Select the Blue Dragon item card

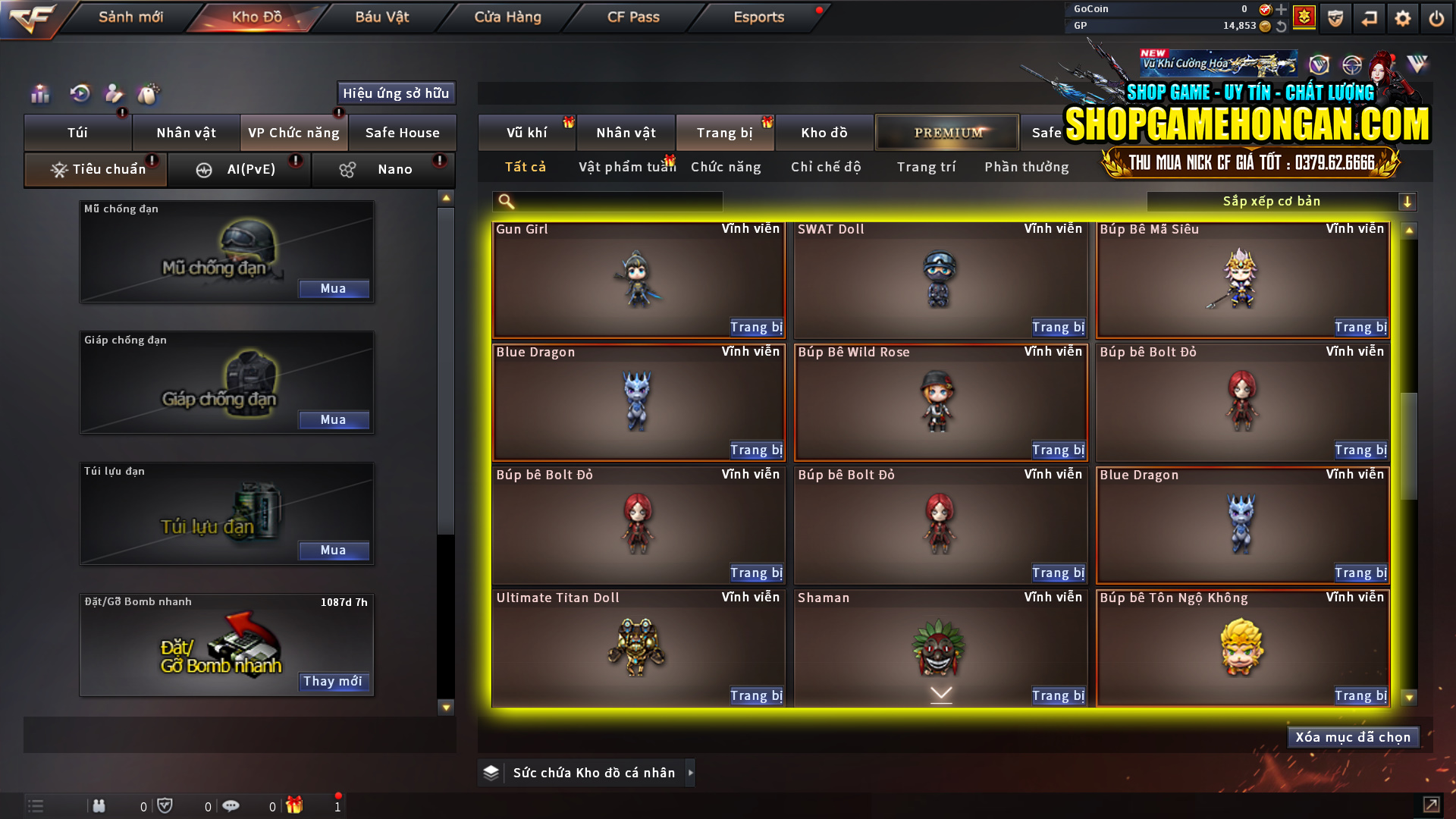click(x=638, y=402)
